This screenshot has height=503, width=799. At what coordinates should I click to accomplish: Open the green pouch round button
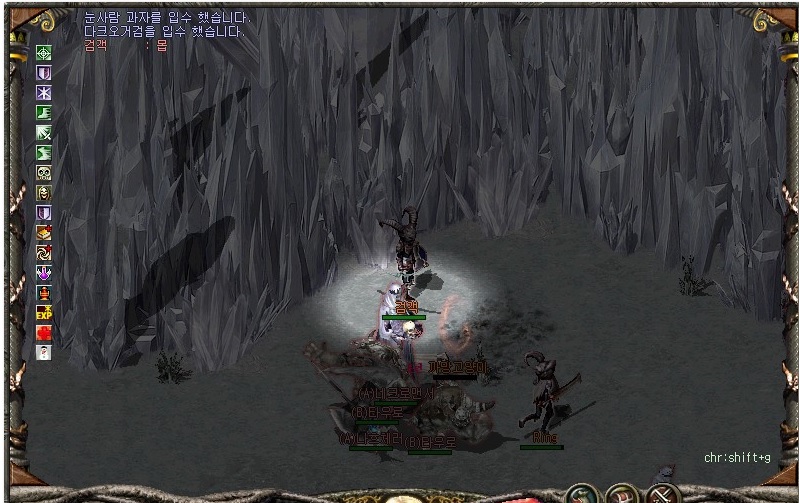coord(580,494)
